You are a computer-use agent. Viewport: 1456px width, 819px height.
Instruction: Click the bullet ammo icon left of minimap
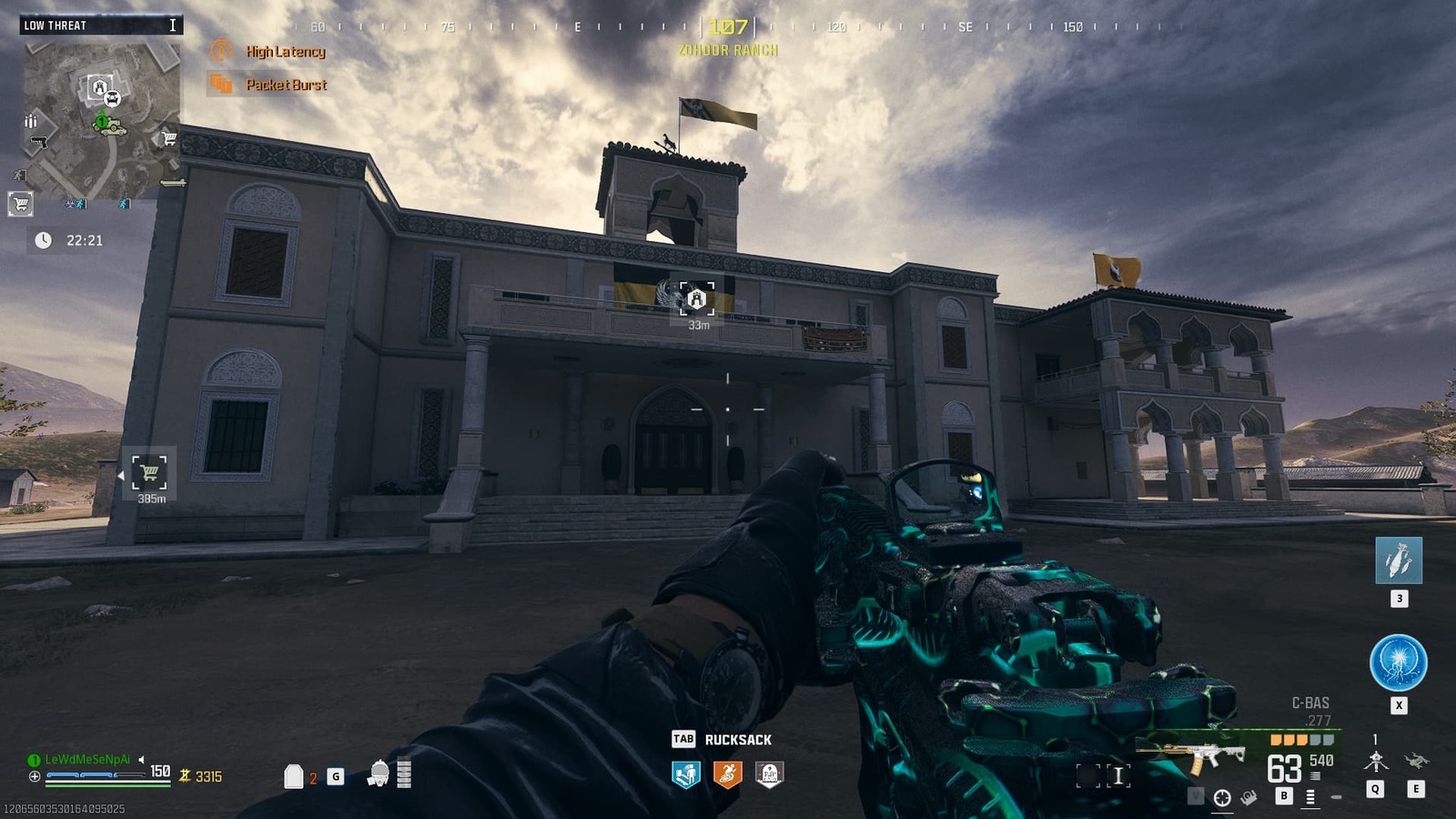coord(31,122)
